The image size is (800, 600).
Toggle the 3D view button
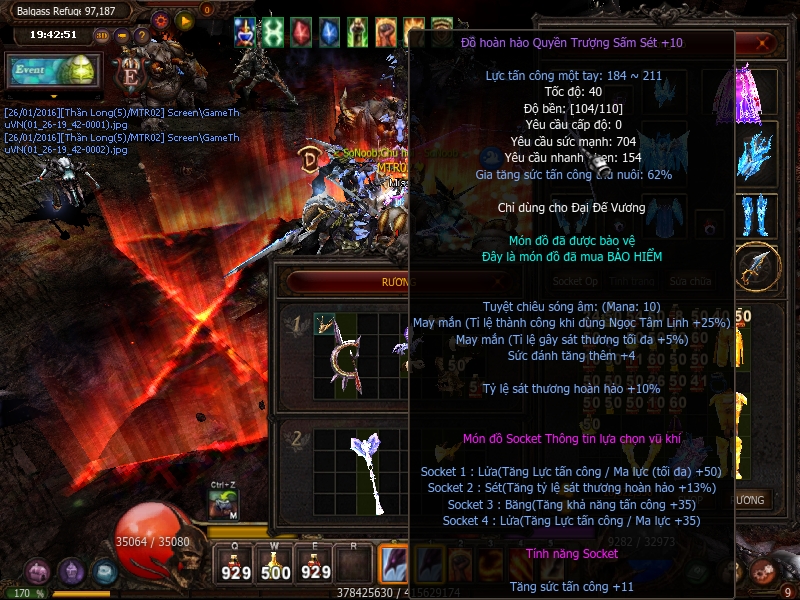pyautogui.click(x=102, y=35)
